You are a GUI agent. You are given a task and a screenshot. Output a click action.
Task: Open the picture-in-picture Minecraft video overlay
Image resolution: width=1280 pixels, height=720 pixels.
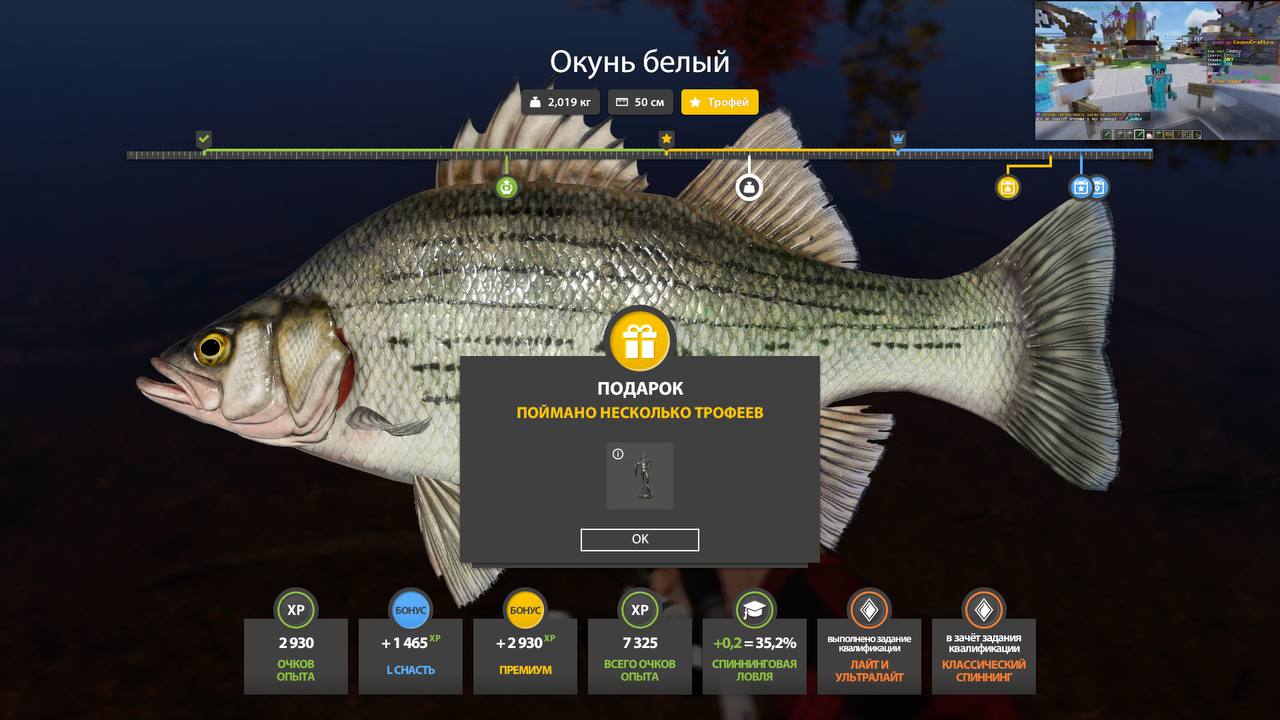tap(1157, 70)
